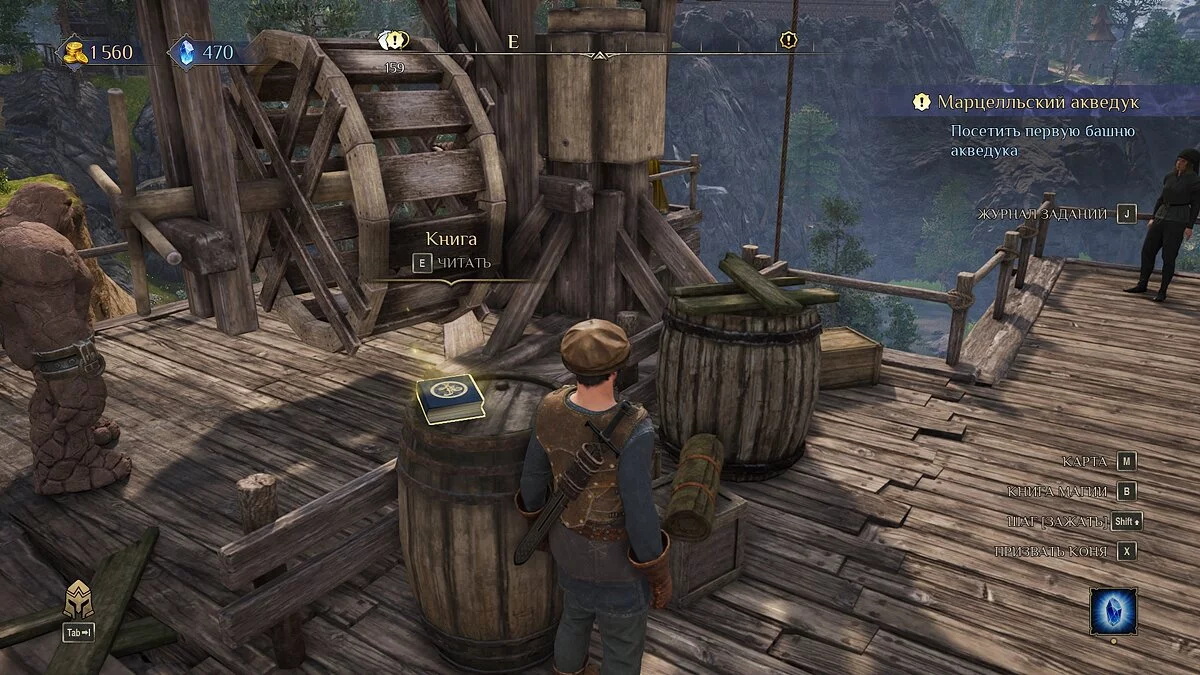Activate the blue crystal ability icon
Screen dimensions: 1200x675
(1113, 610)
